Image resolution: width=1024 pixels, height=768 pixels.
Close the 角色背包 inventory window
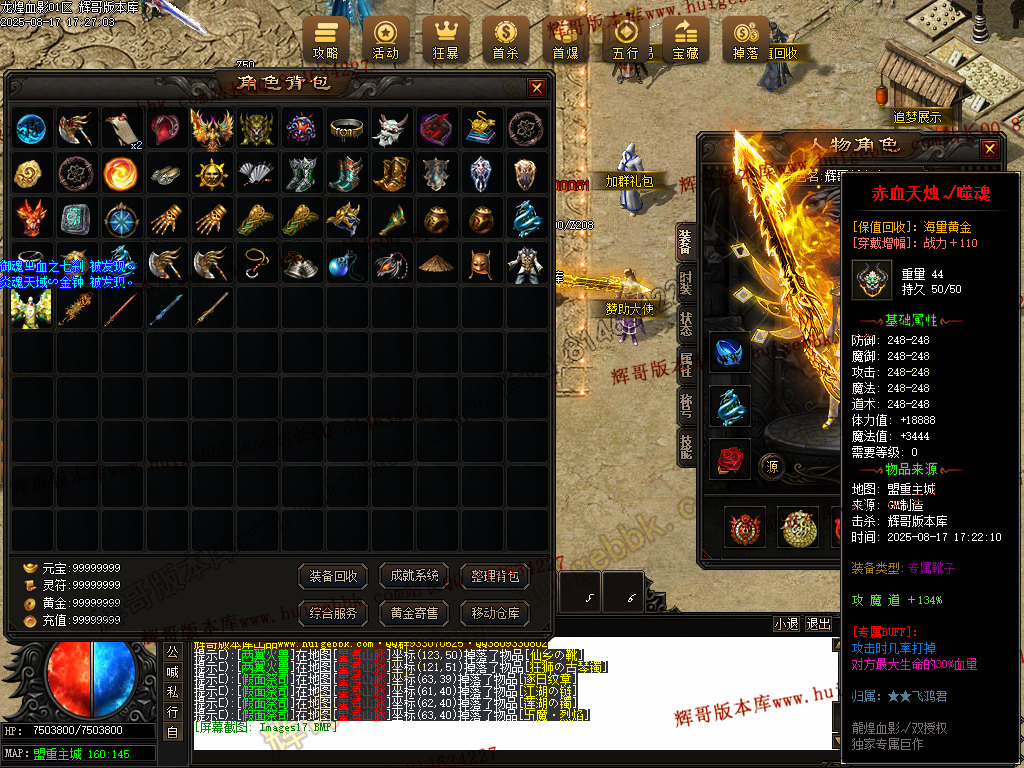tap(537, 88)
